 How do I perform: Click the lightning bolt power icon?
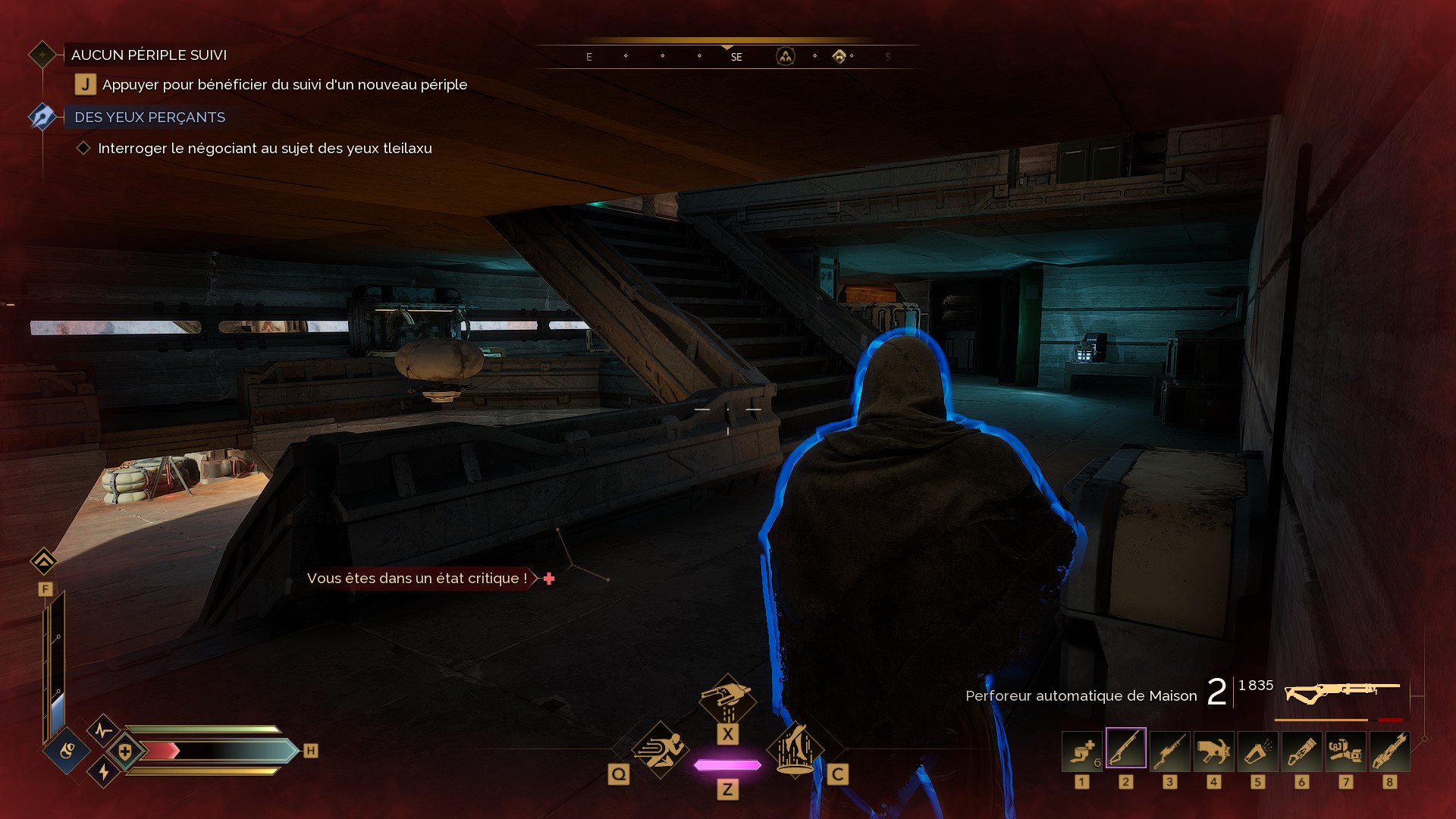click(x=104, y=772)
